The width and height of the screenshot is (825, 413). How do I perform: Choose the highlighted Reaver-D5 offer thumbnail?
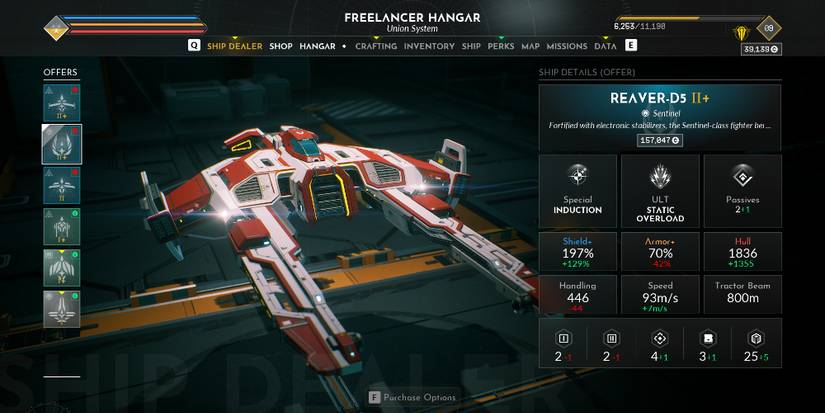[x=61, y=144]
